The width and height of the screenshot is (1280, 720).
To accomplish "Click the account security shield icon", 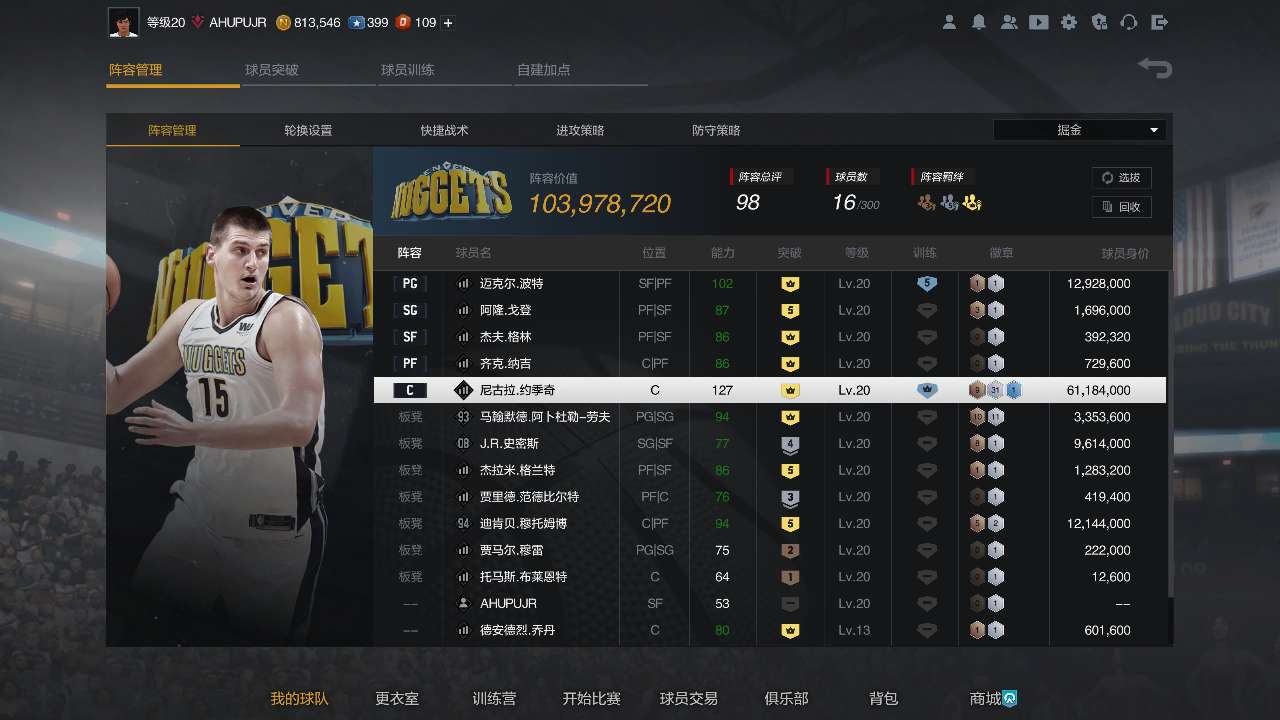I will (1098, 22).
